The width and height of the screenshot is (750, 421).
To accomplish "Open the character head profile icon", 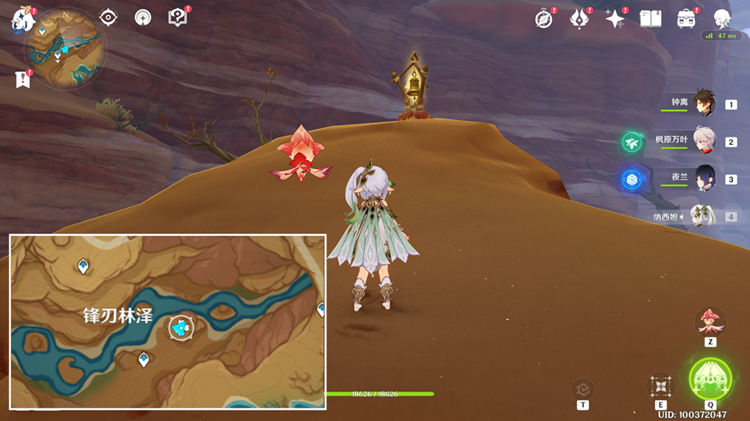I will [x=722, y=18].
